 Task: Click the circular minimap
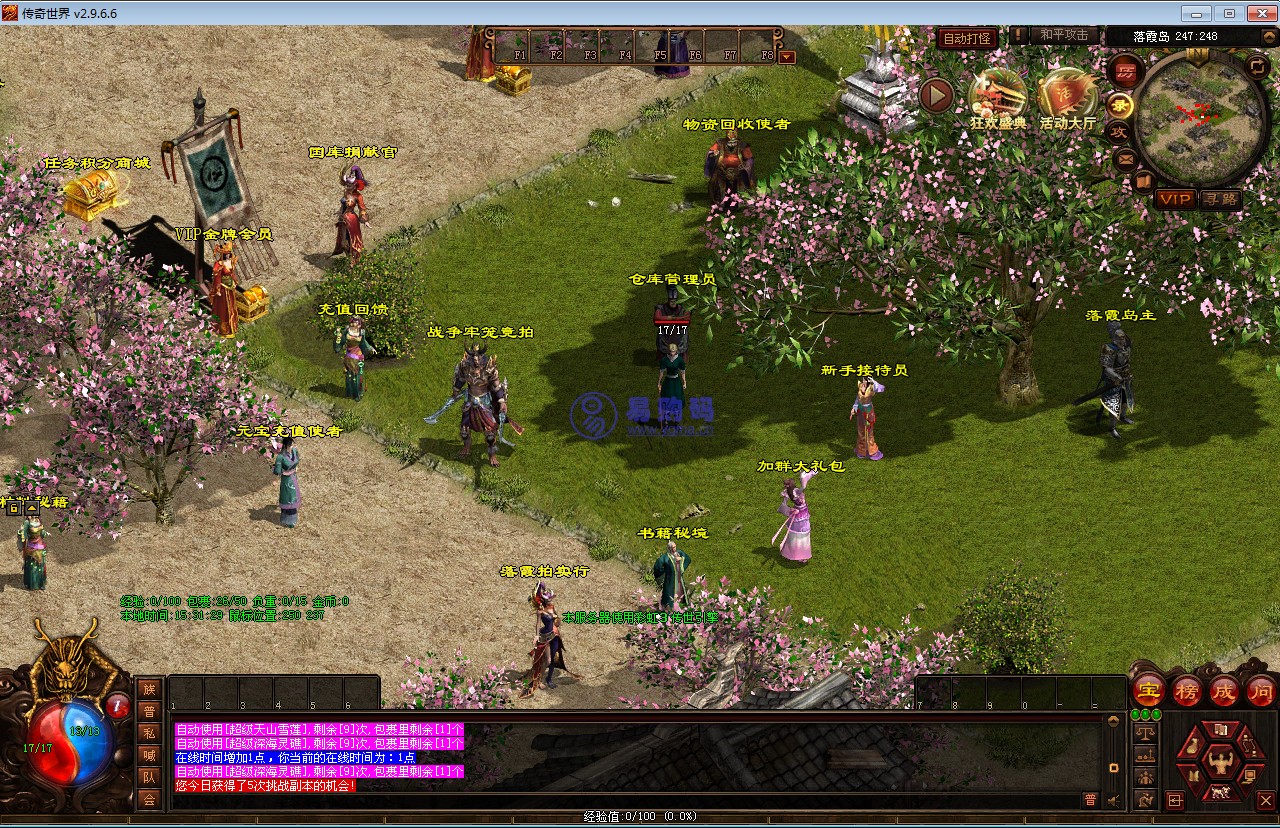pos(1200,118)
